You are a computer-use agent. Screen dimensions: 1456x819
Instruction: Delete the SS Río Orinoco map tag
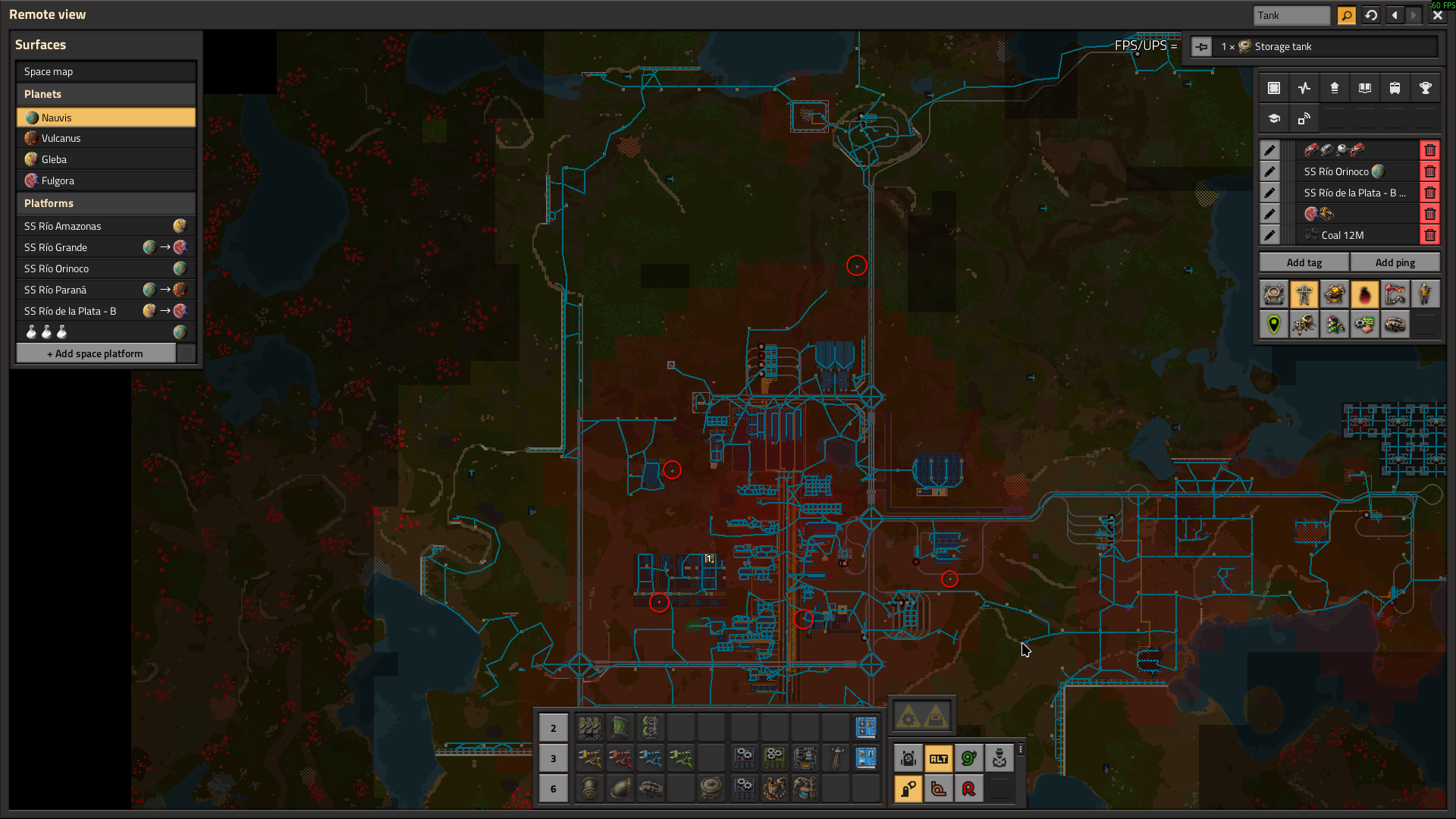coord(1430,171)
